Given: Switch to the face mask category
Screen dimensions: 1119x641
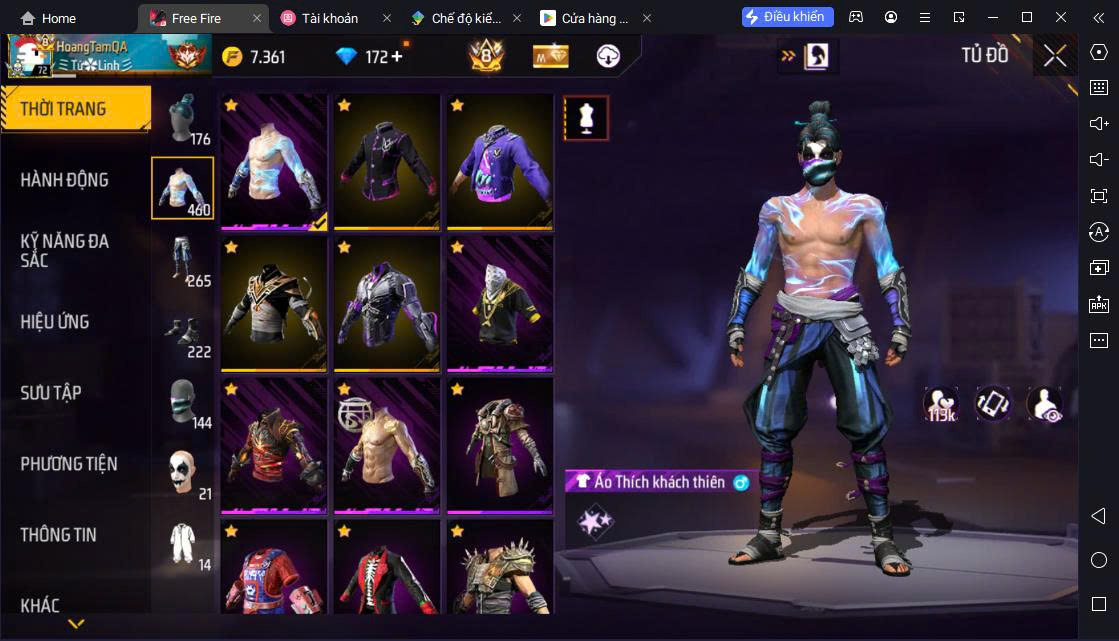Looking at the screenshot, I should (x=182, y=402).
